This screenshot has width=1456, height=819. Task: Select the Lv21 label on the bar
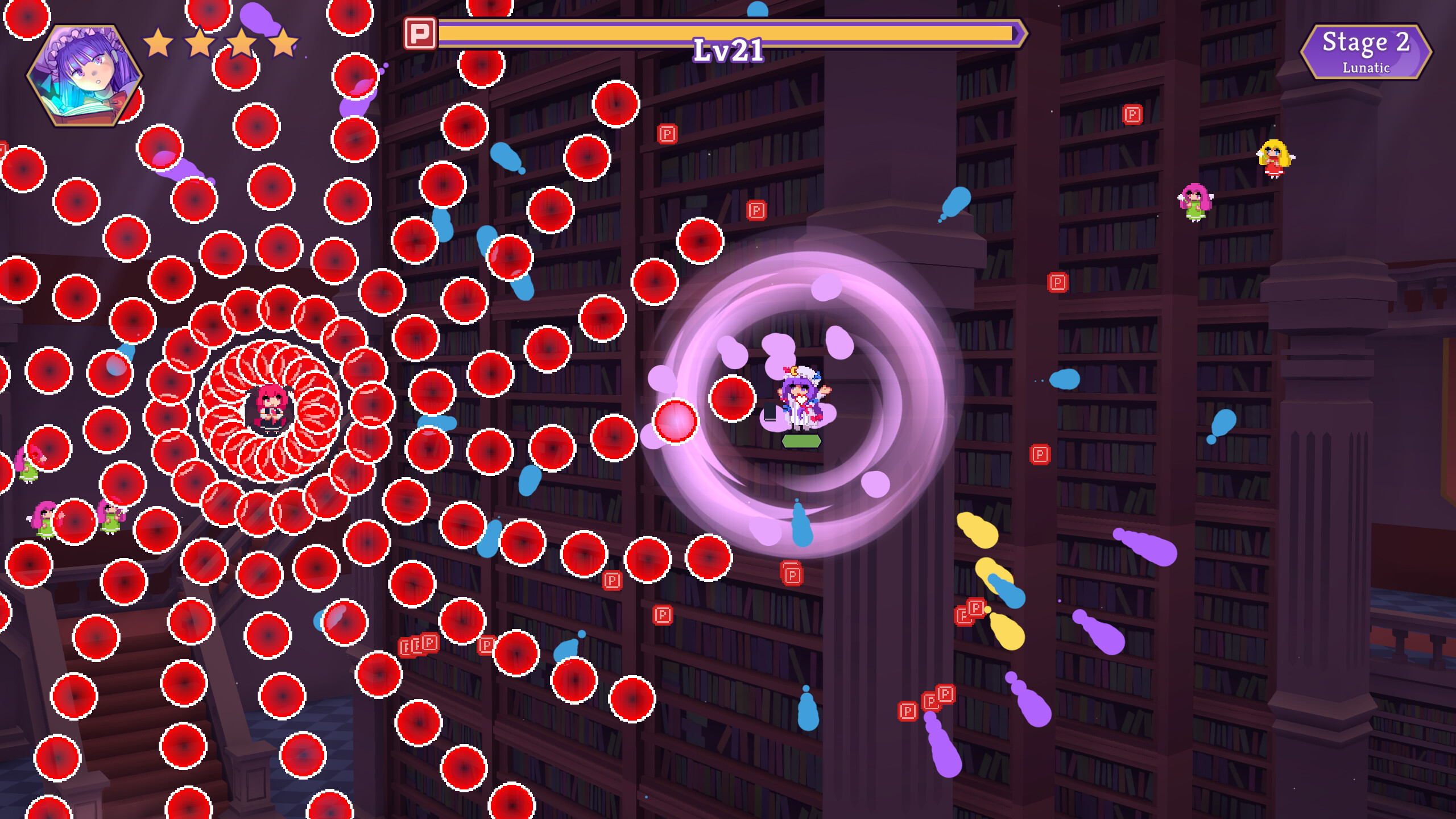(727, 51)
